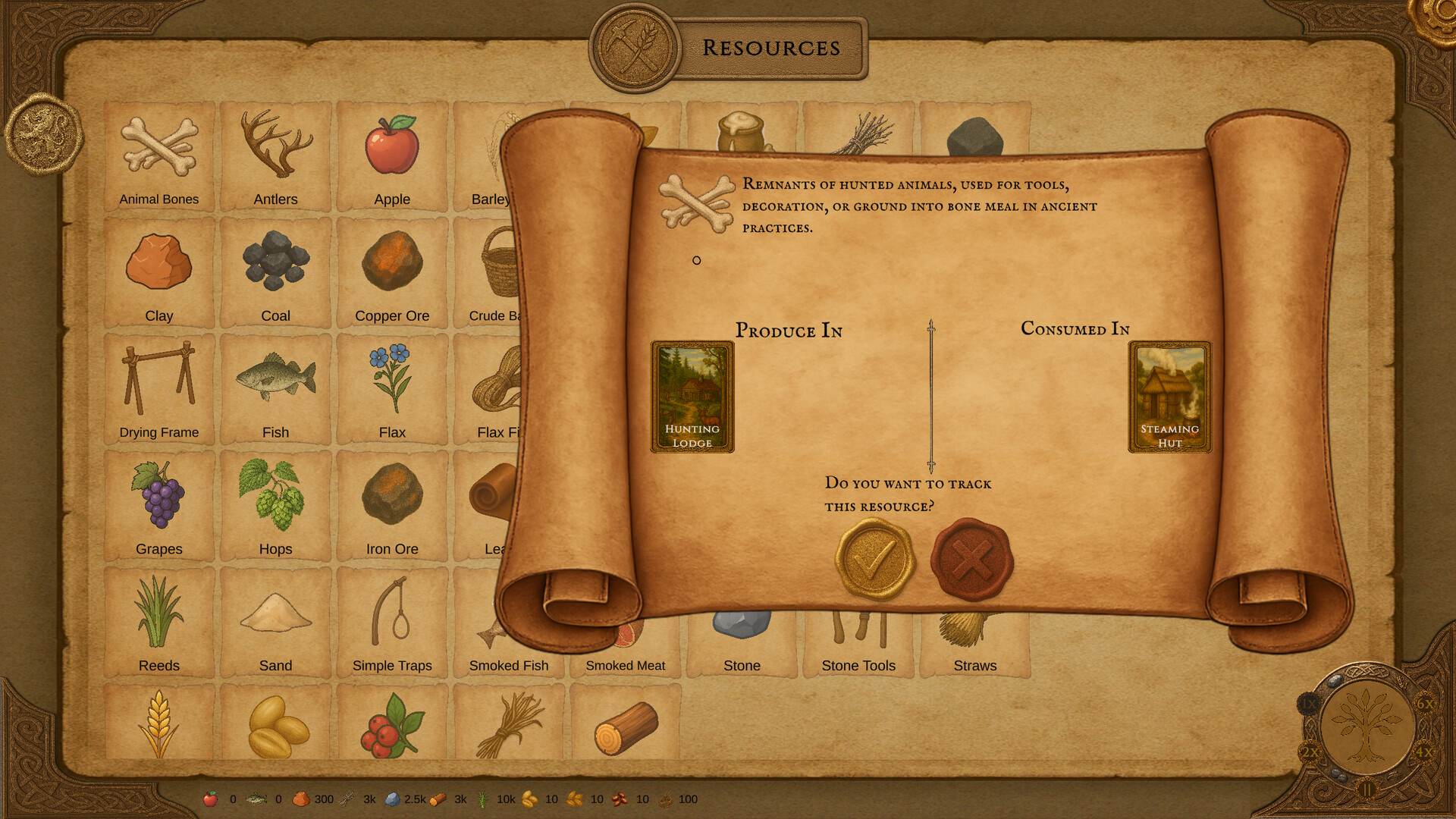1456x819 pixels.
Task: Choose the Simple Traps resource tile
Action: 392,623
